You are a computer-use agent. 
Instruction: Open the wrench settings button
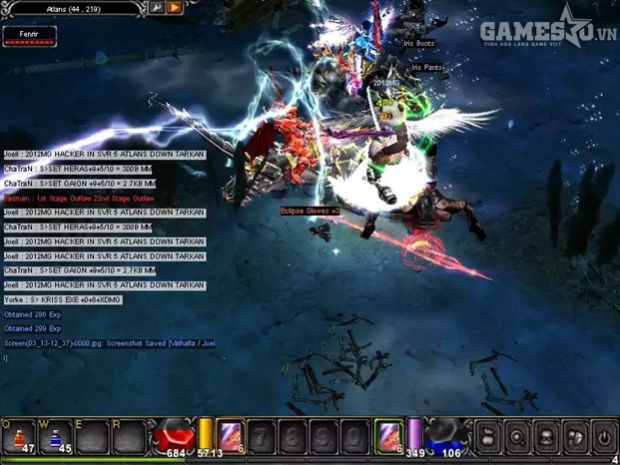157,8
